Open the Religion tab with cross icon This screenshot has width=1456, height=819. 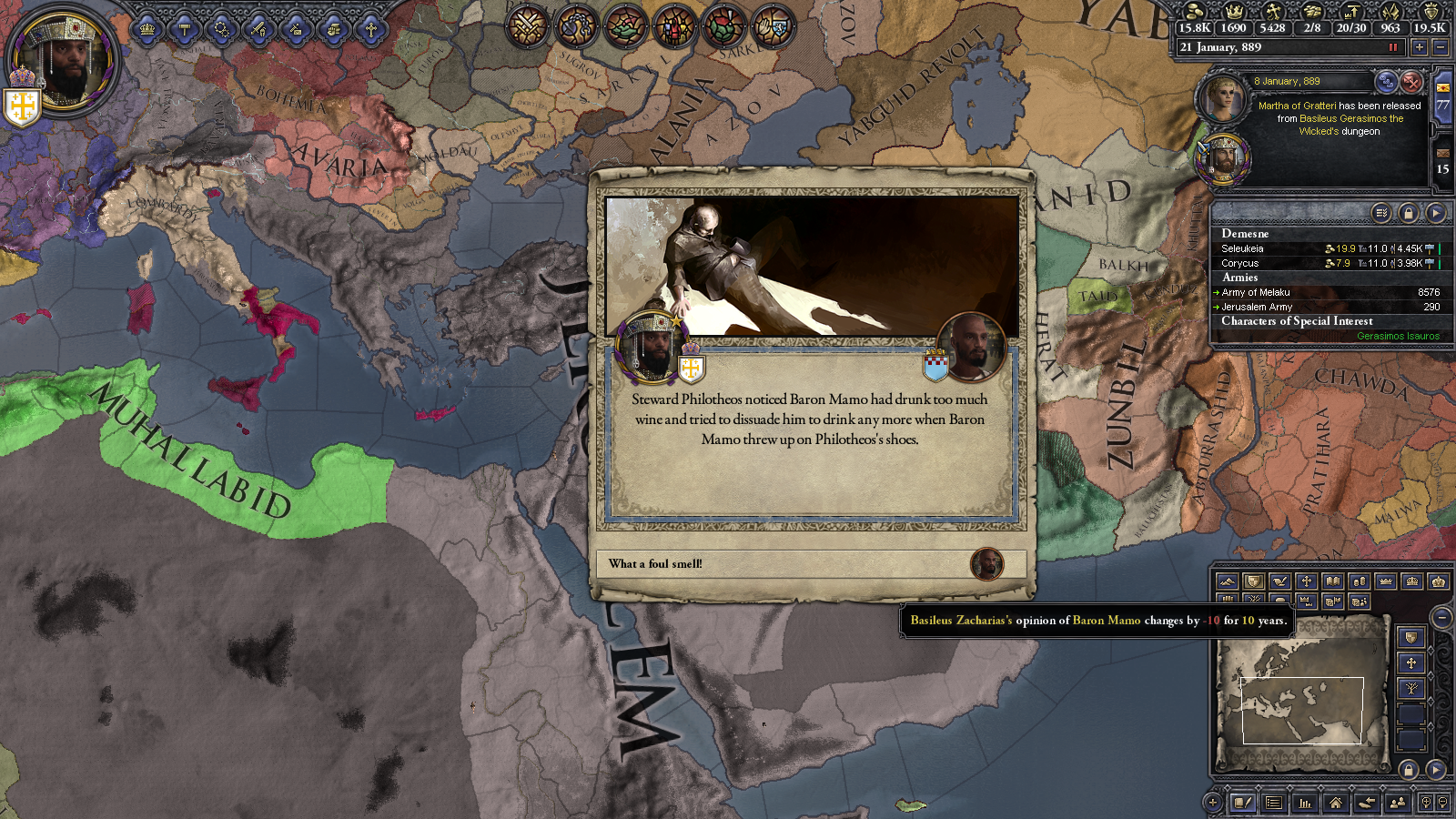point(371,30)
